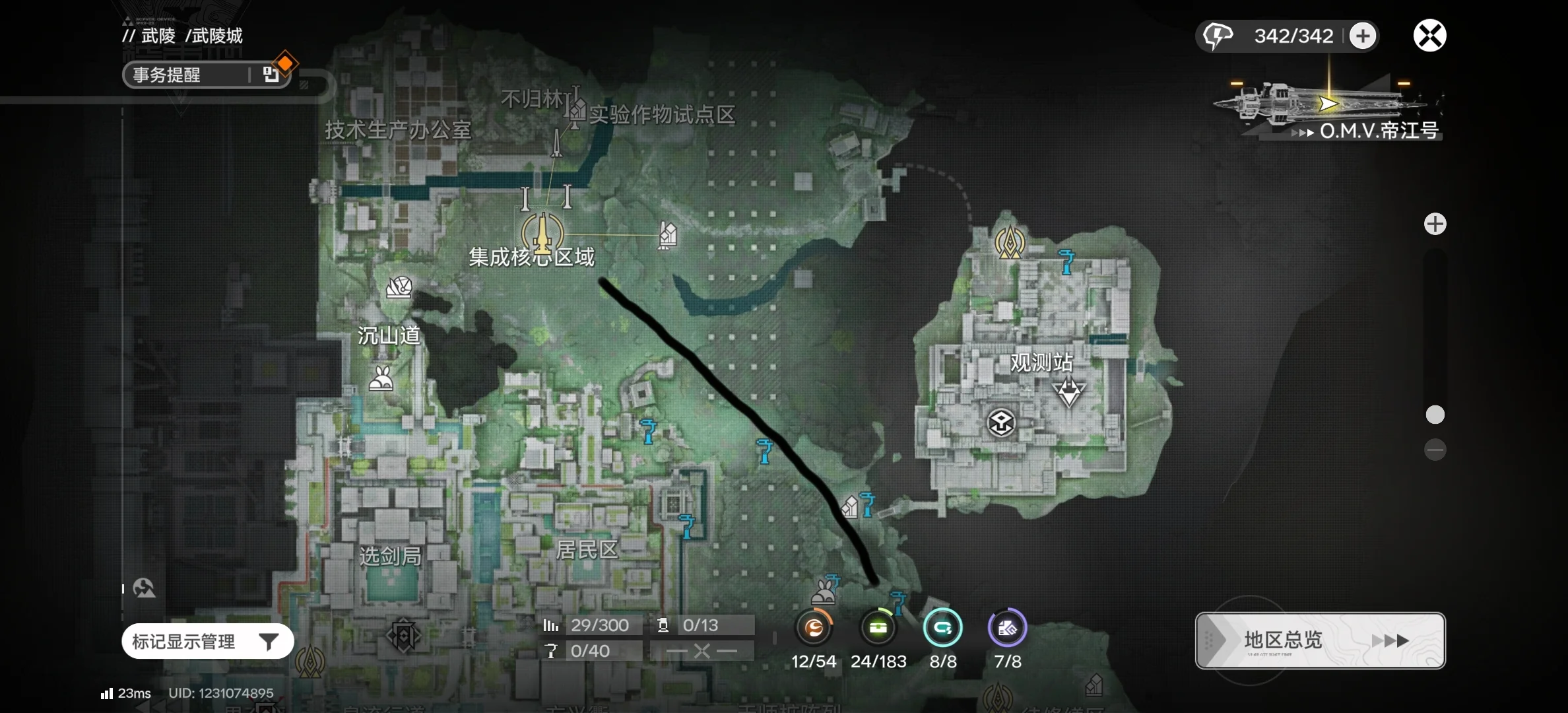Open 标记显示管理 marker filter
Screen dimensions: 1568x713
[207, 641]
